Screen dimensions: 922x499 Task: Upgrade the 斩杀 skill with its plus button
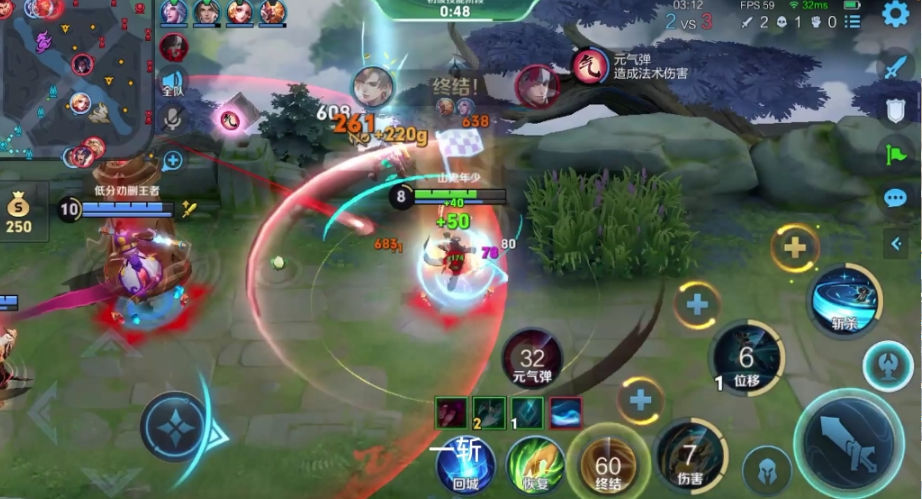[796, 247]
